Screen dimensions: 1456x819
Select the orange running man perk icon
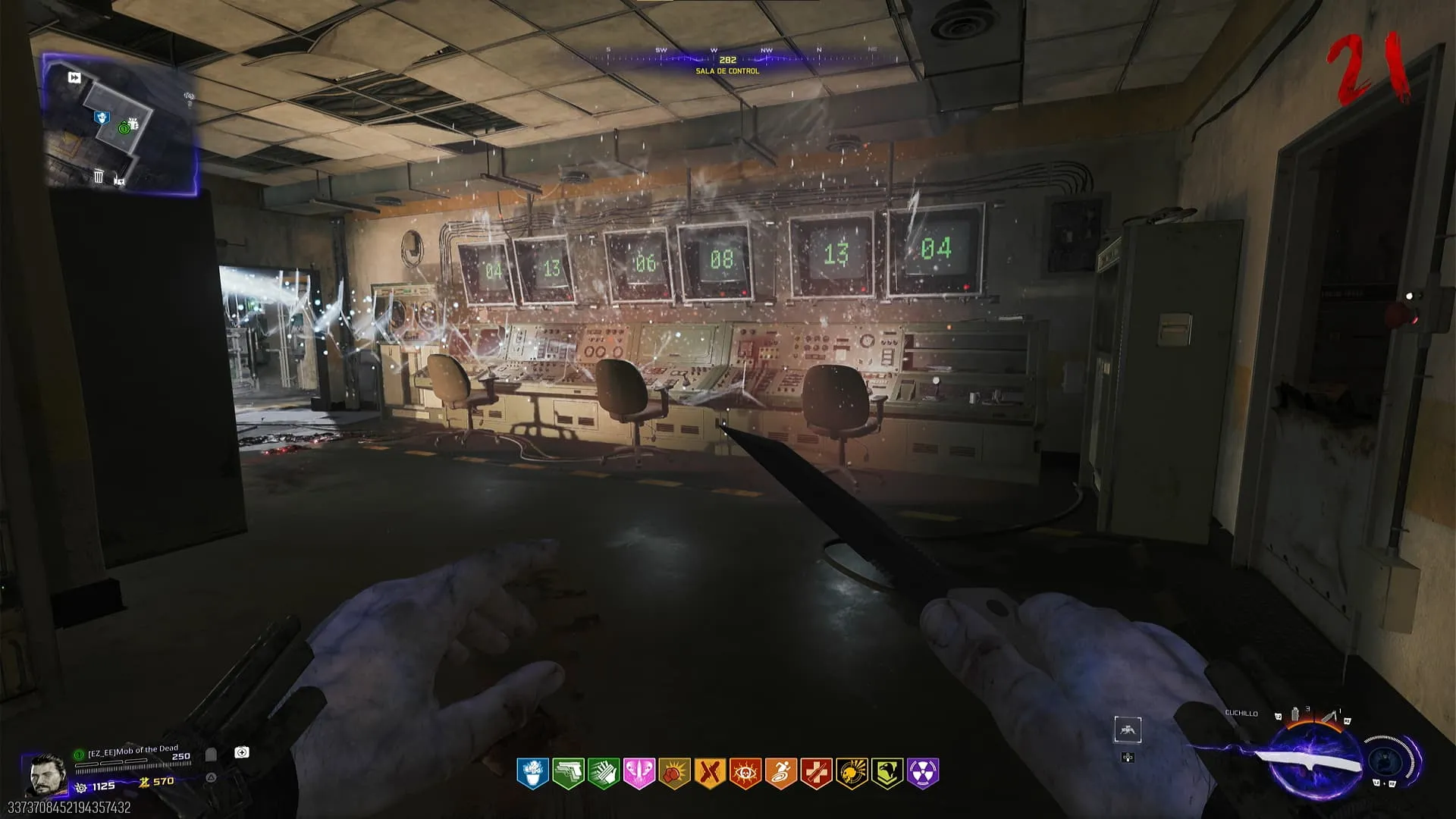(x=780, y=773)
